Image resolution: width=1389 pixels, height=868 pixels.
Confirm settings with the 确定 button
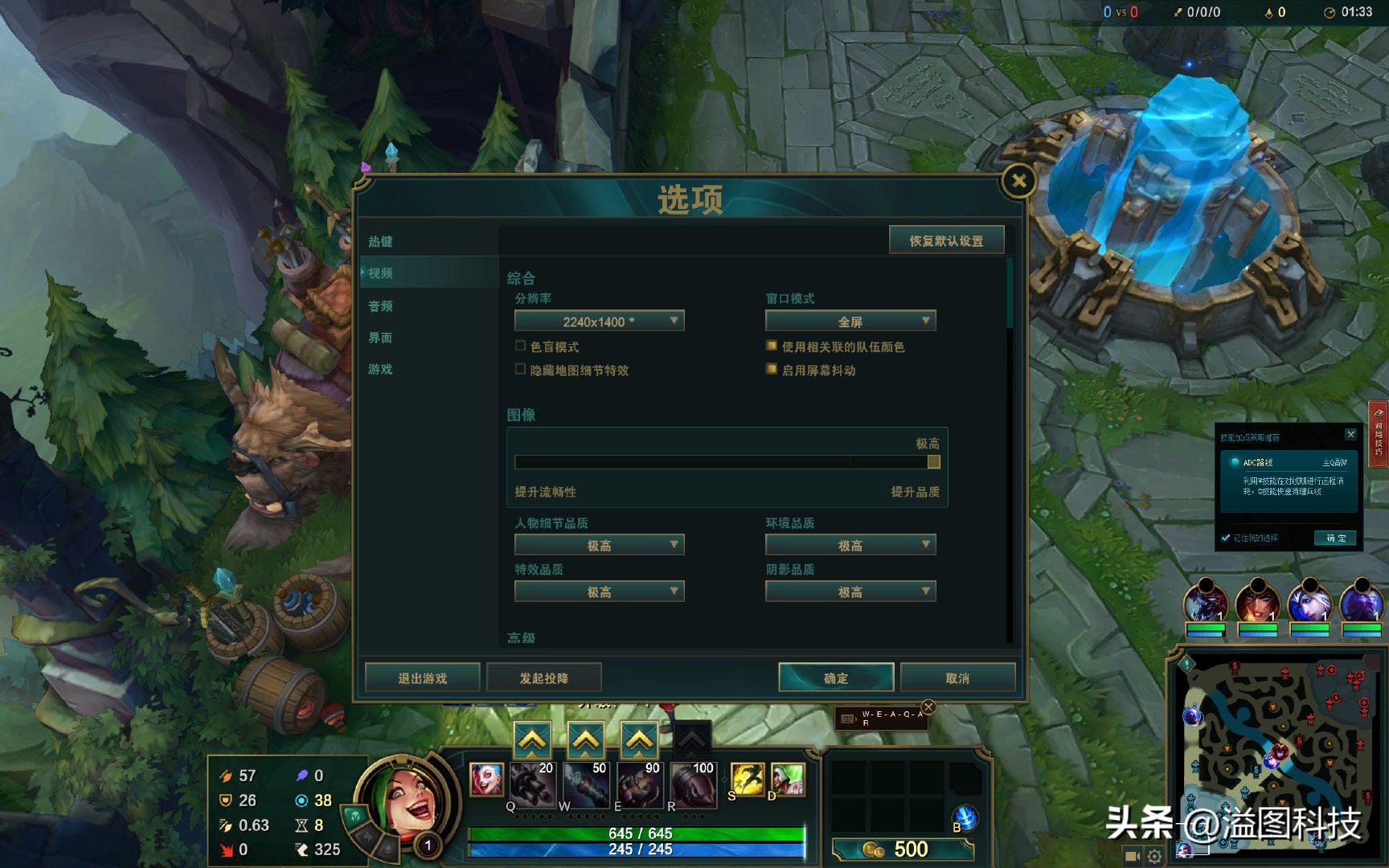pyautogui.click(x=836, y=678)
